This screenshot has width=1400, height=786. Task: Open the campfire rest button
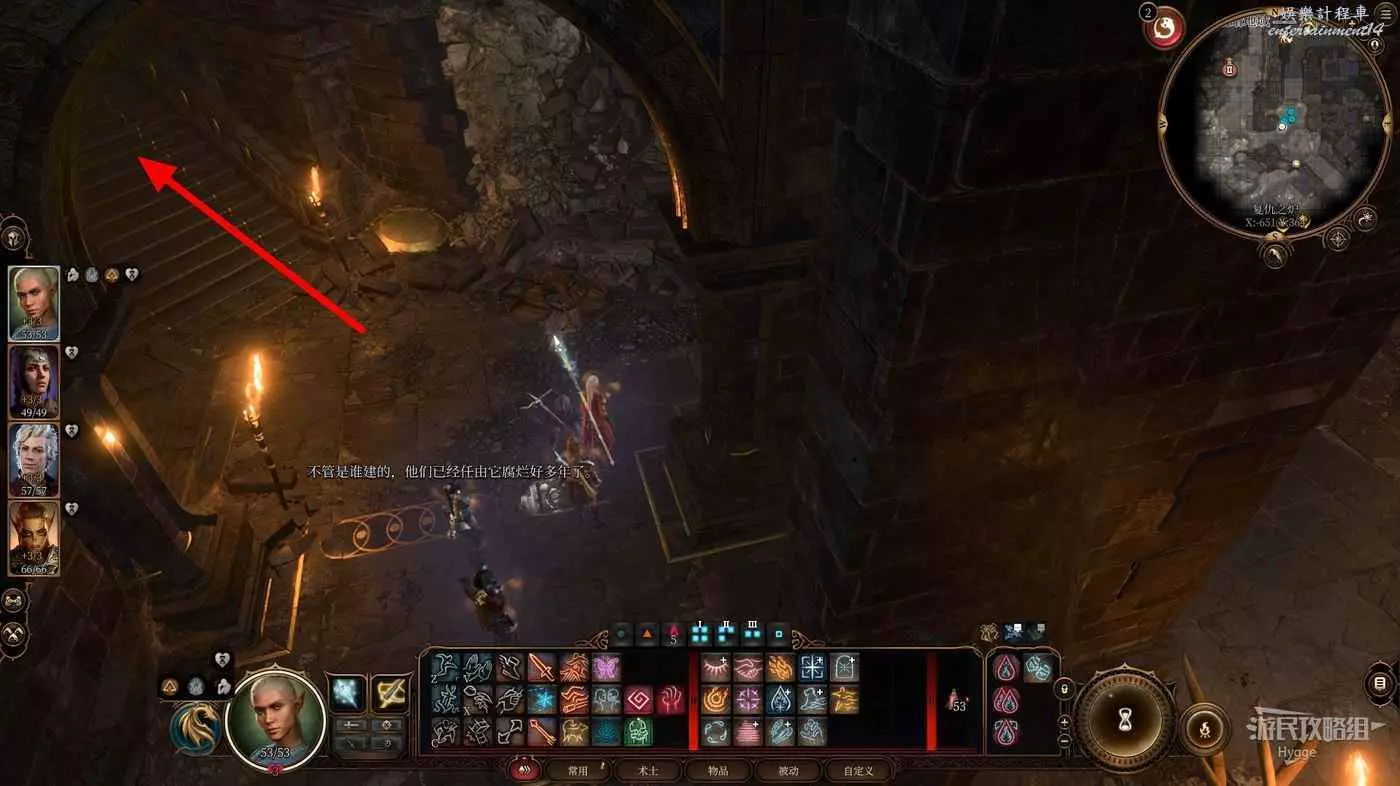pyautogui.click(x=1204, y=729)
